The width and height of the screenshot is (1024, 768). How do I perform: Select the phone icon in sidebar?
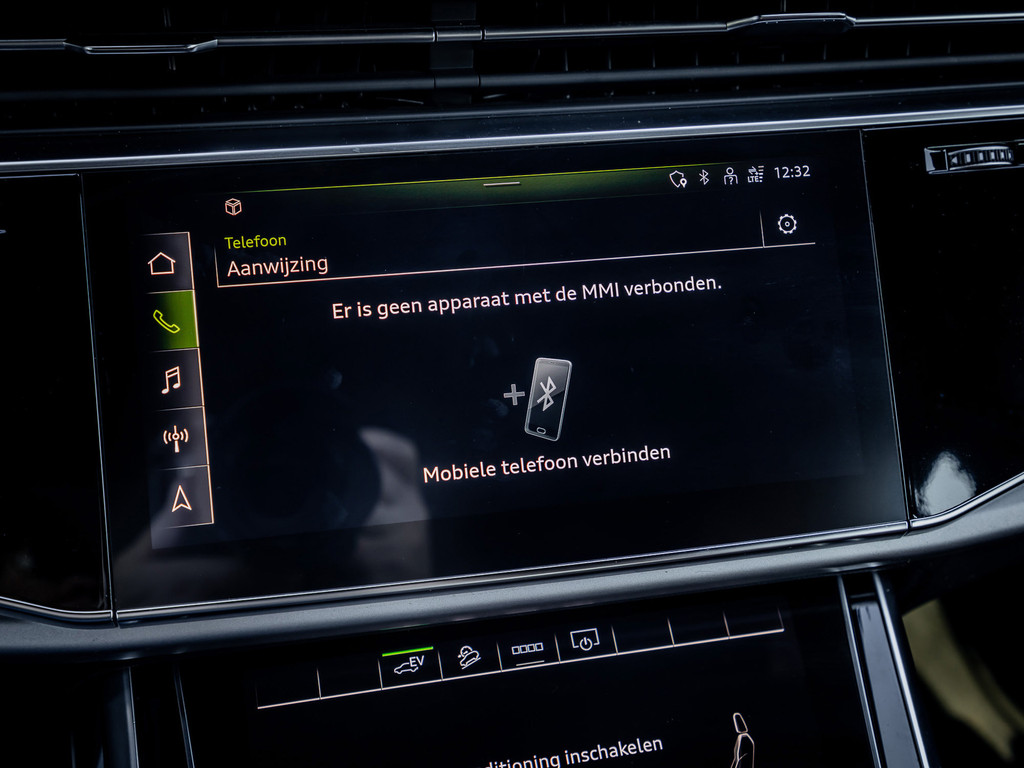166,320
